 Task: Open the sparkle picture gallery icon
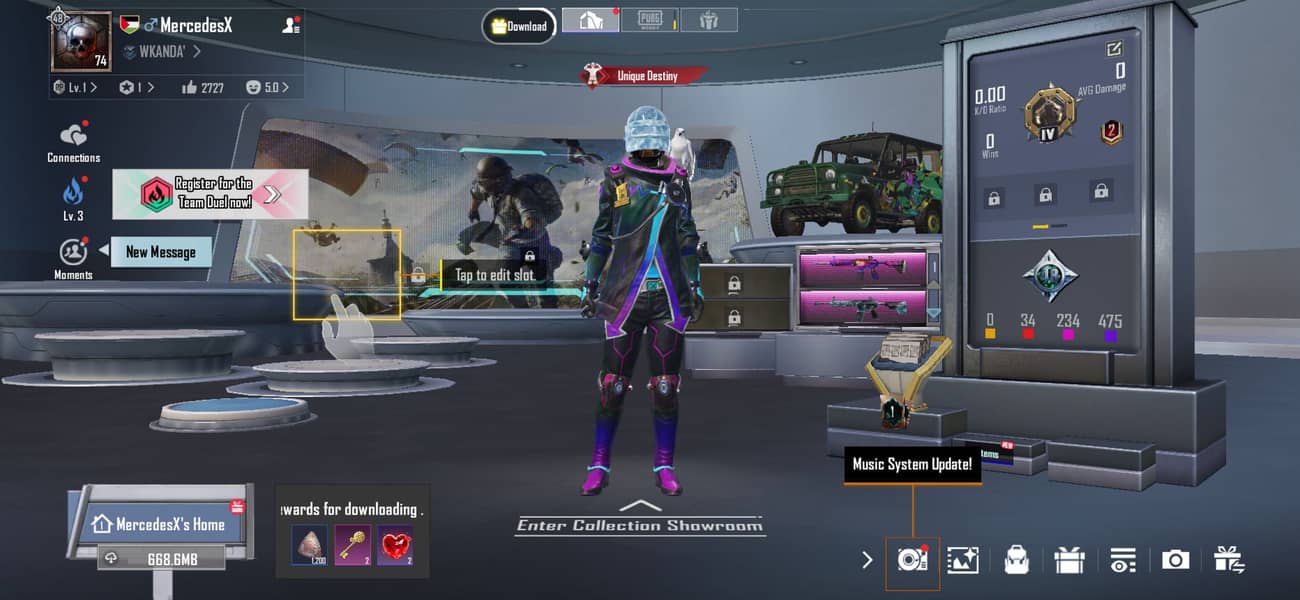click(963, 560)
